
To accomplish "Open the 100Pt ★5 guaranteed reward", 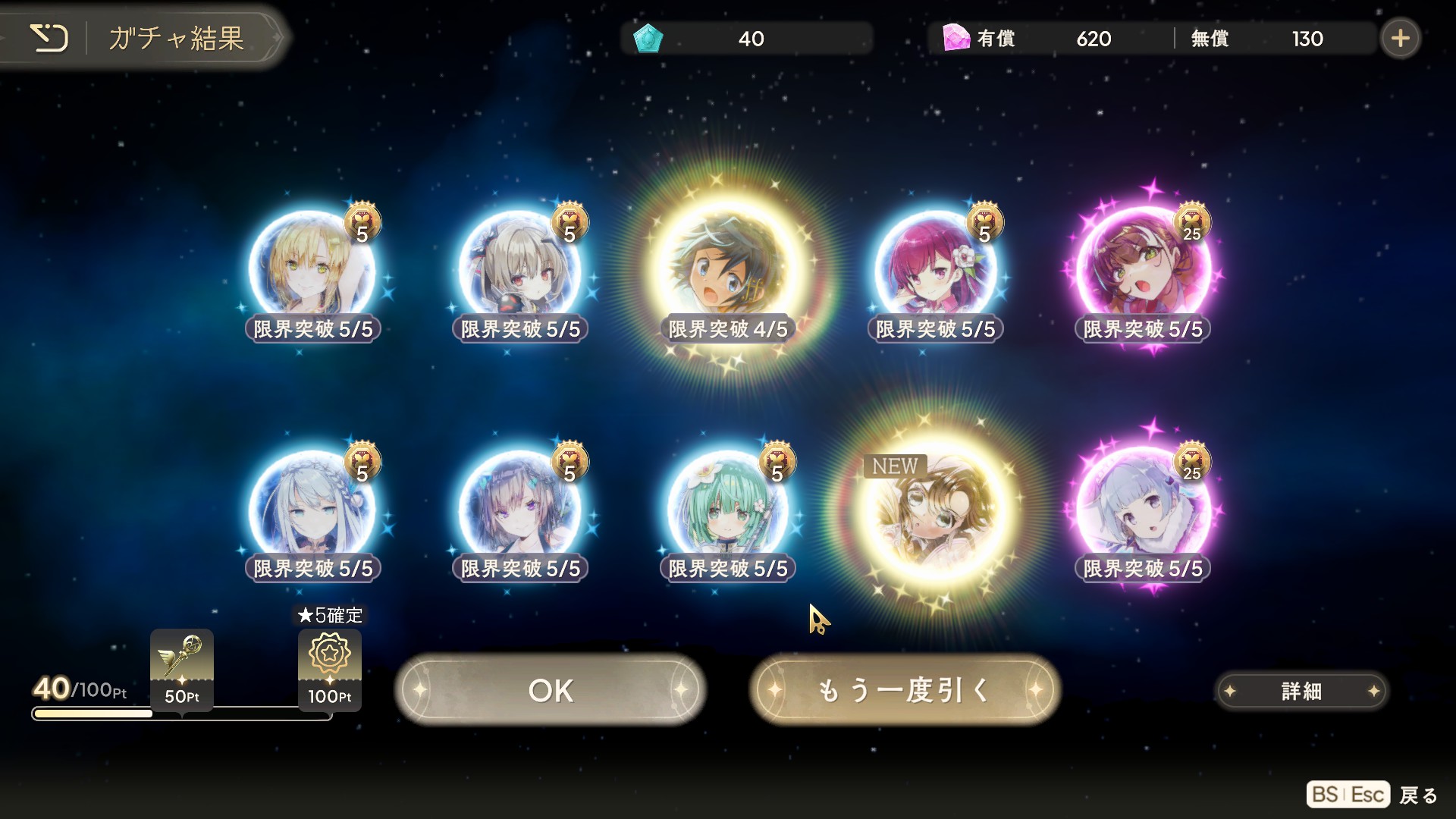I will pyautogui.click(x=329, y=669).
